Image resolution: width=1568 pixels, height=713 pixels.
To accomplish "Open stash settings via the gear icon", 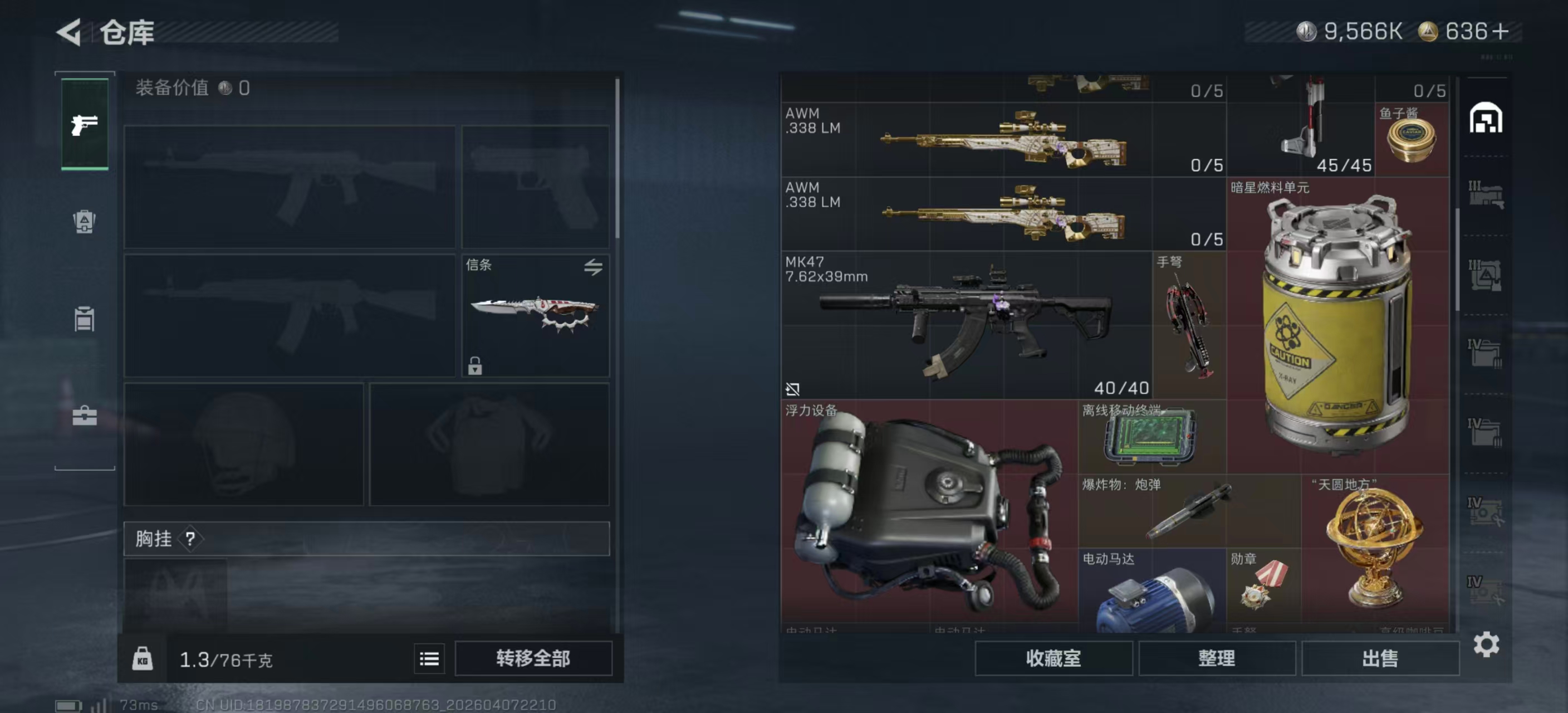I will coord(1486,644).
